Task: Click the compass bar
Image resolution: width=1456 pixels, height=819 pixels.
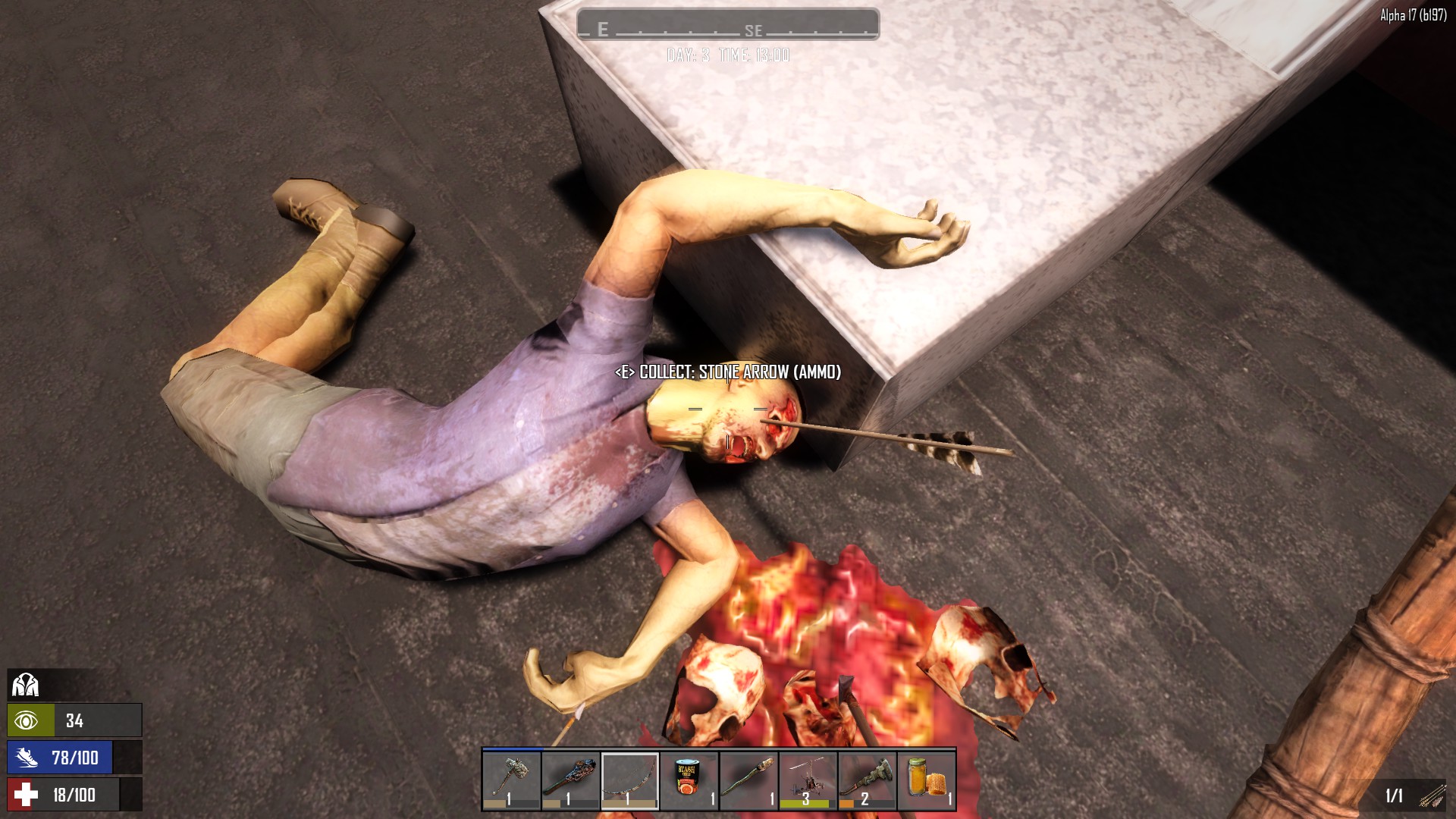Action: click(x=728, y=24)
